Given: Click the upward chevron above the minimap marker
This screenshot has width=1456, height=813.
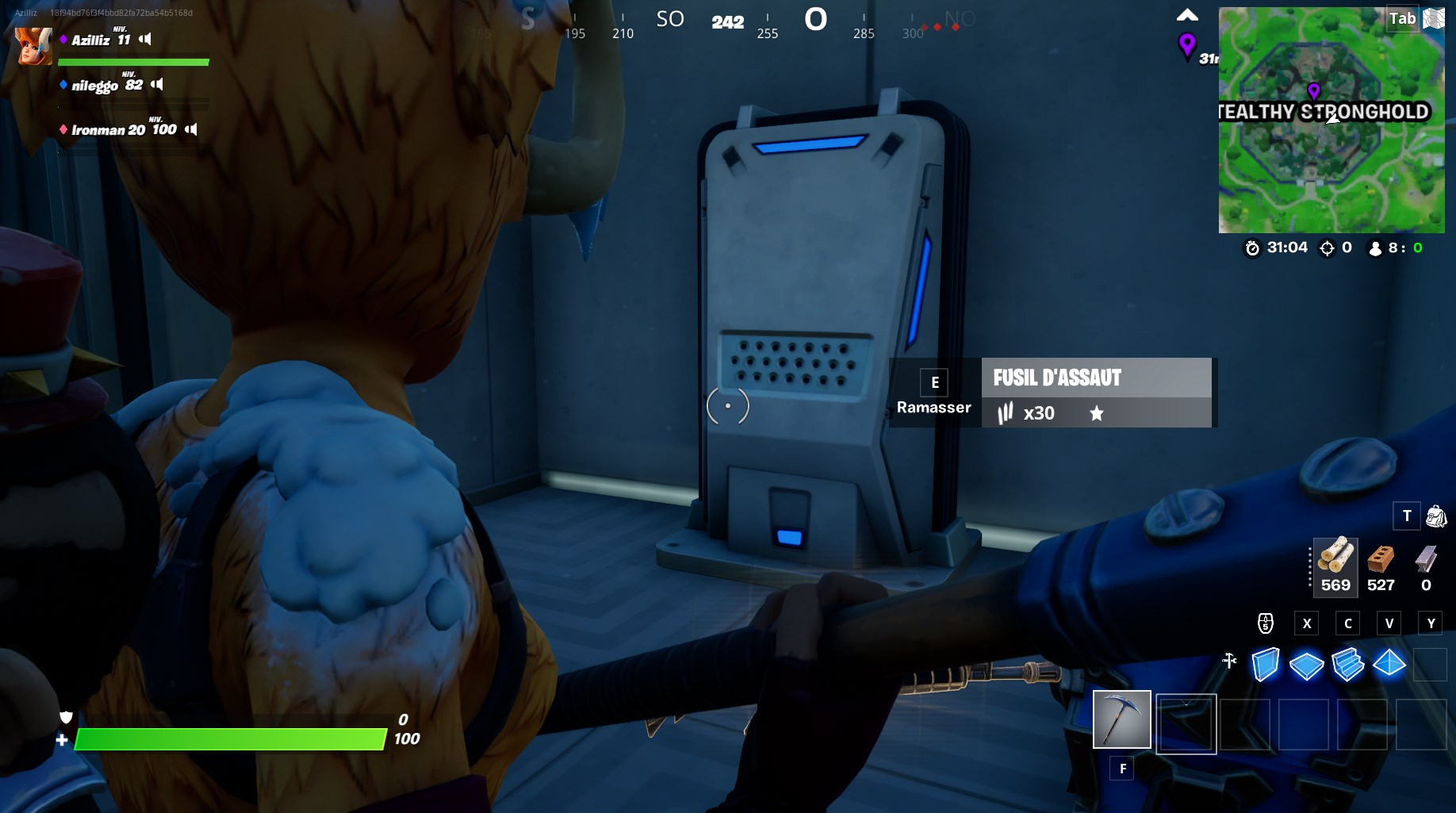Looking at the screenshot, I should [x=1186, y=13].
